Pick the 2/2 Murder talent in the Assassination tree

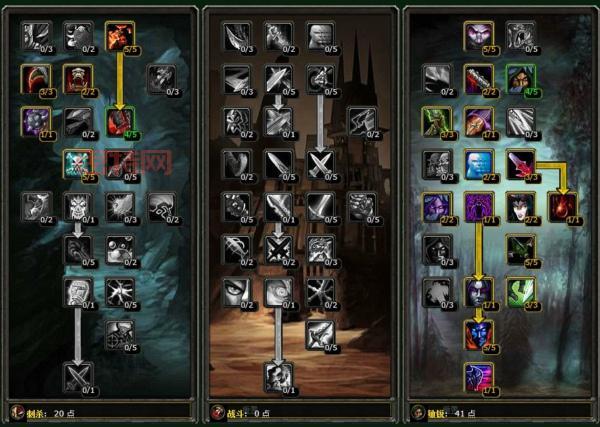pos(77,78)
